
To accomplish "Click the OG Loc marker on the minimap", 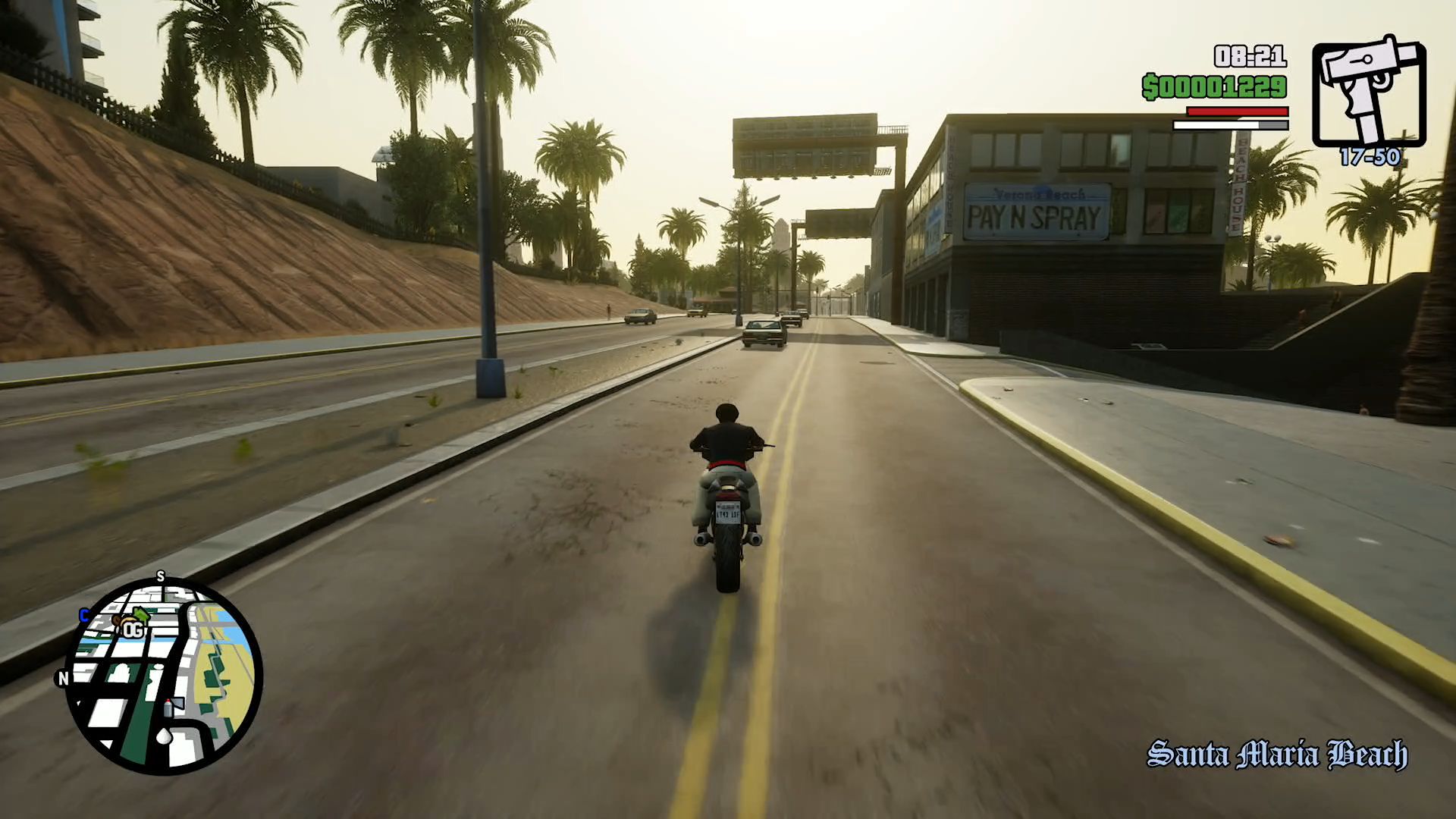I will click(x=131, y=629).
